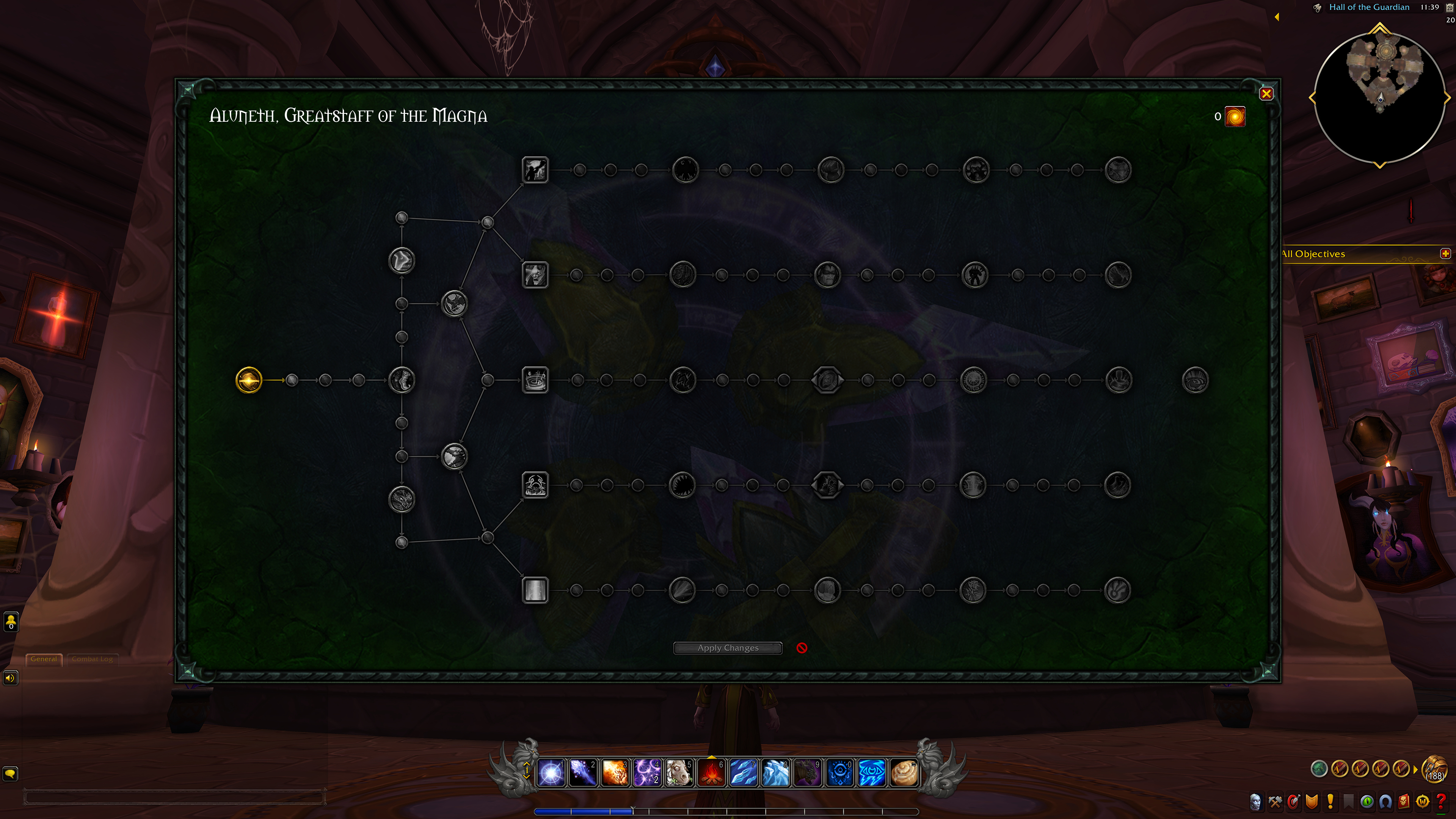Screen dimensions: 1456x819
Task: Open the collections horseshoe button
Action: point(1385,802)
